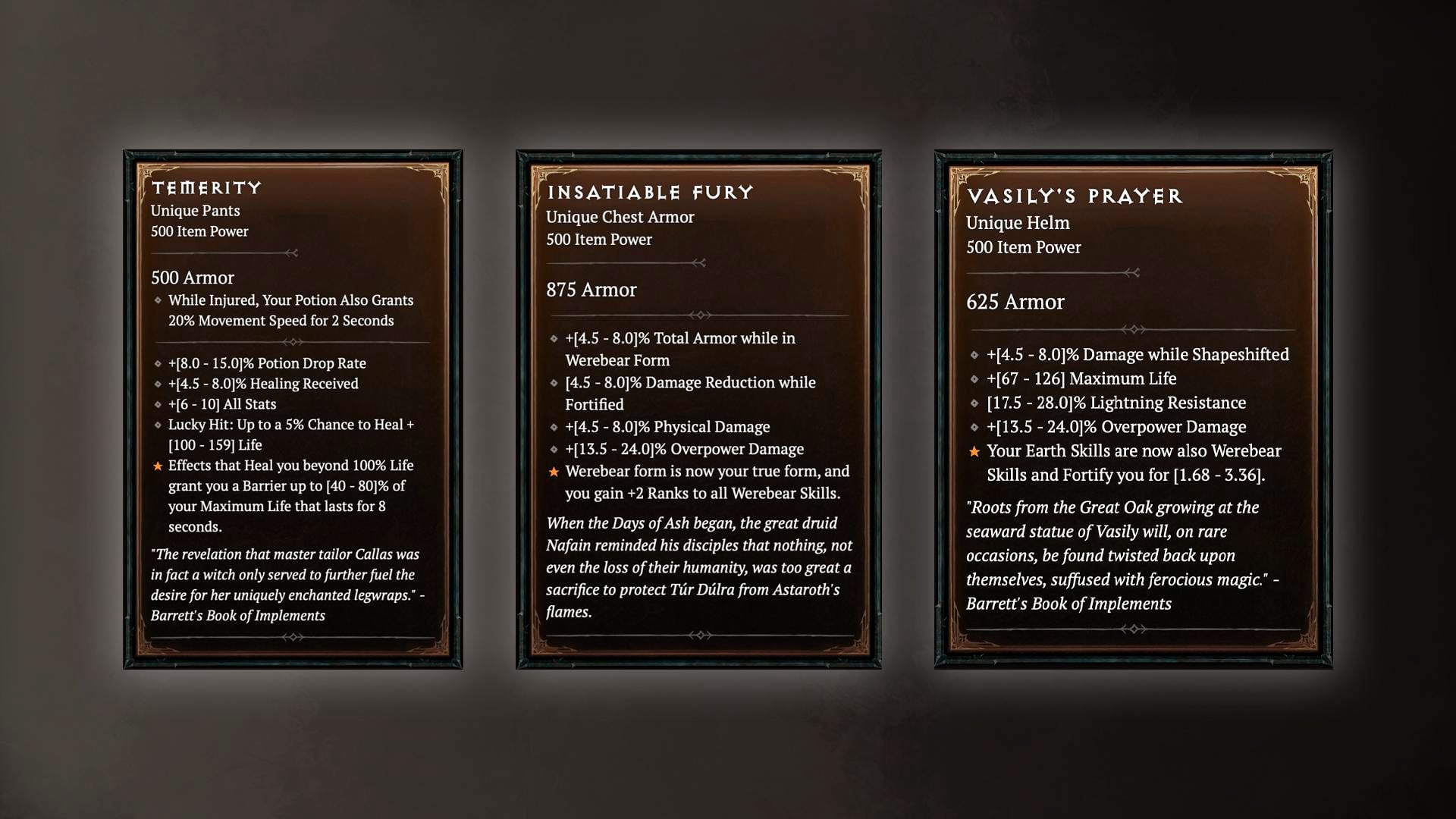
Task: Select the Vasily's Prayer item title
Action: point(1075,195)
